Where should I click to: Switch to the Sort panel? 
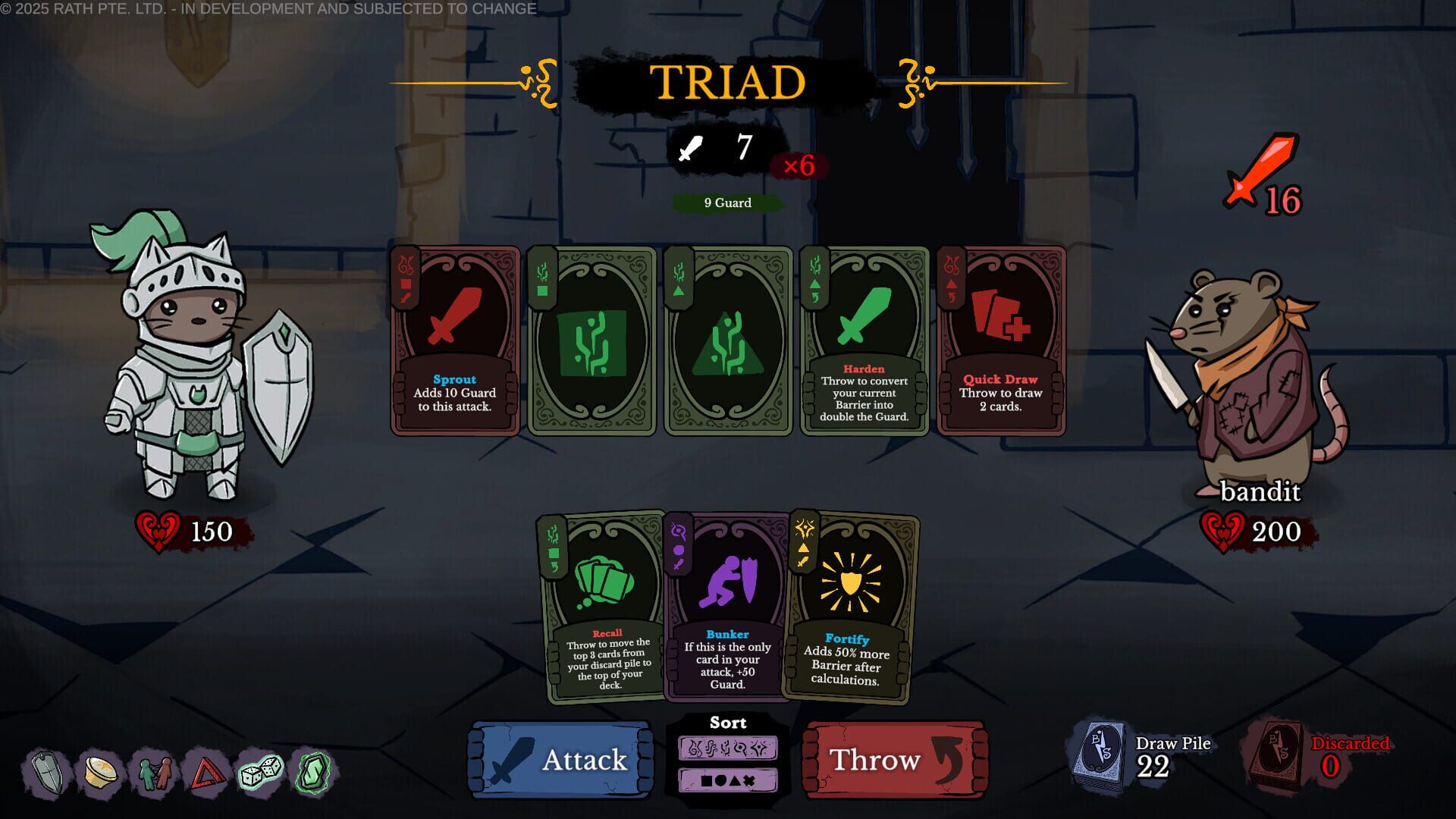(x=727, y=723)
